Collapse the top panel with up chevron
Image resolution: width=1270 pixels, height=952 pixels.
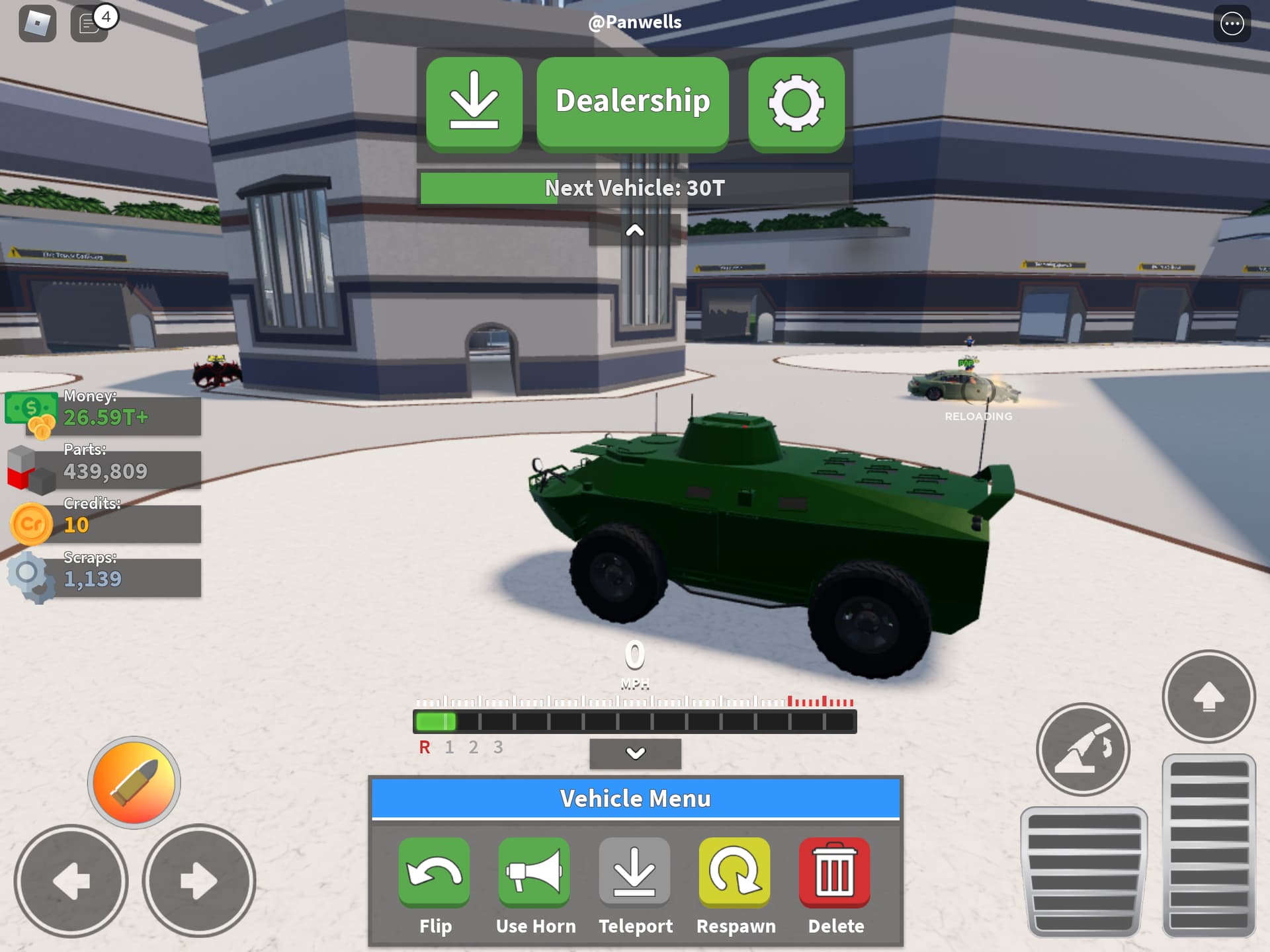[634, 231]
